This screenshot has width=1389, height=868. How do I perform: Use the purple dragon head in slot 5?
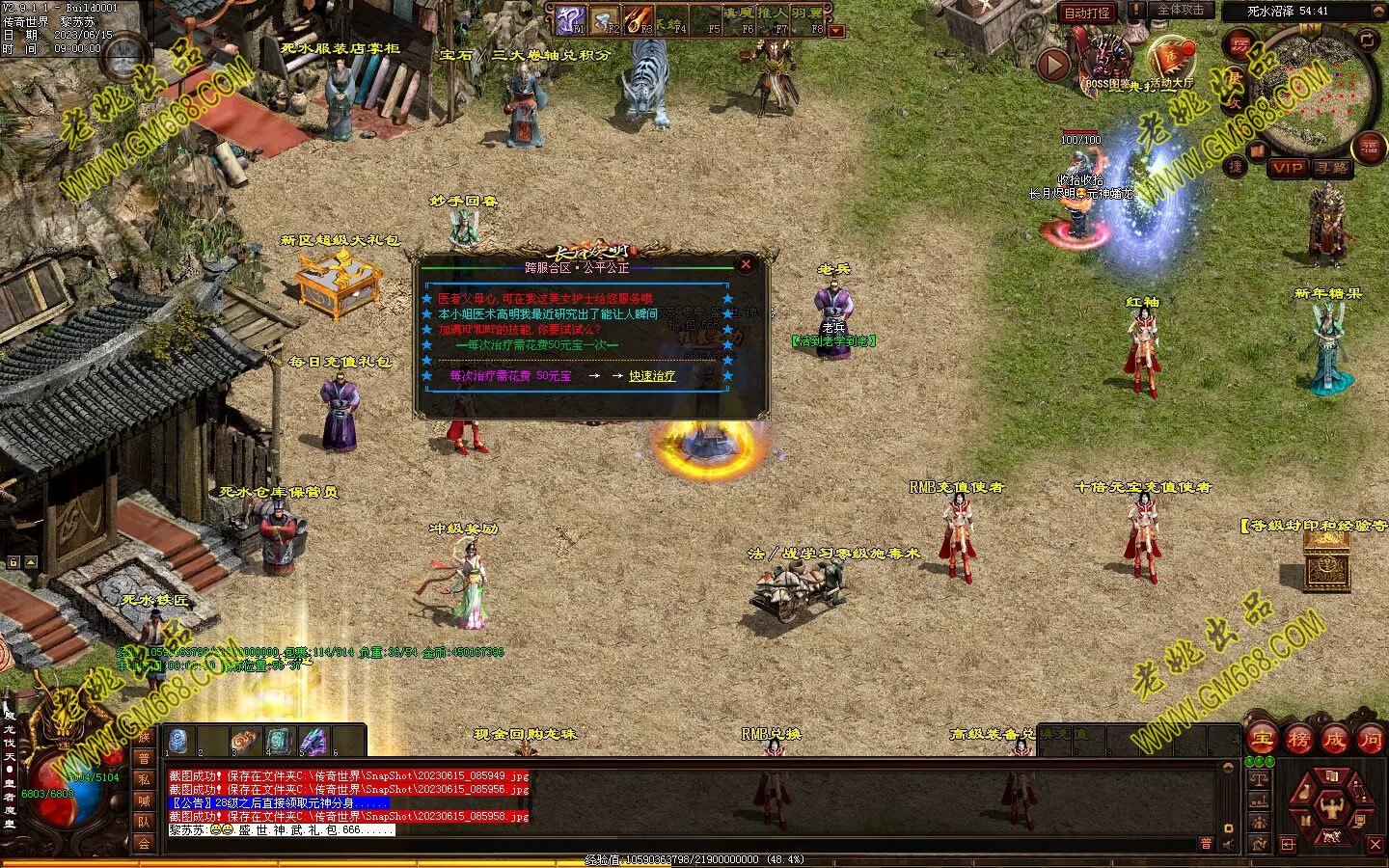coord(313,741)
